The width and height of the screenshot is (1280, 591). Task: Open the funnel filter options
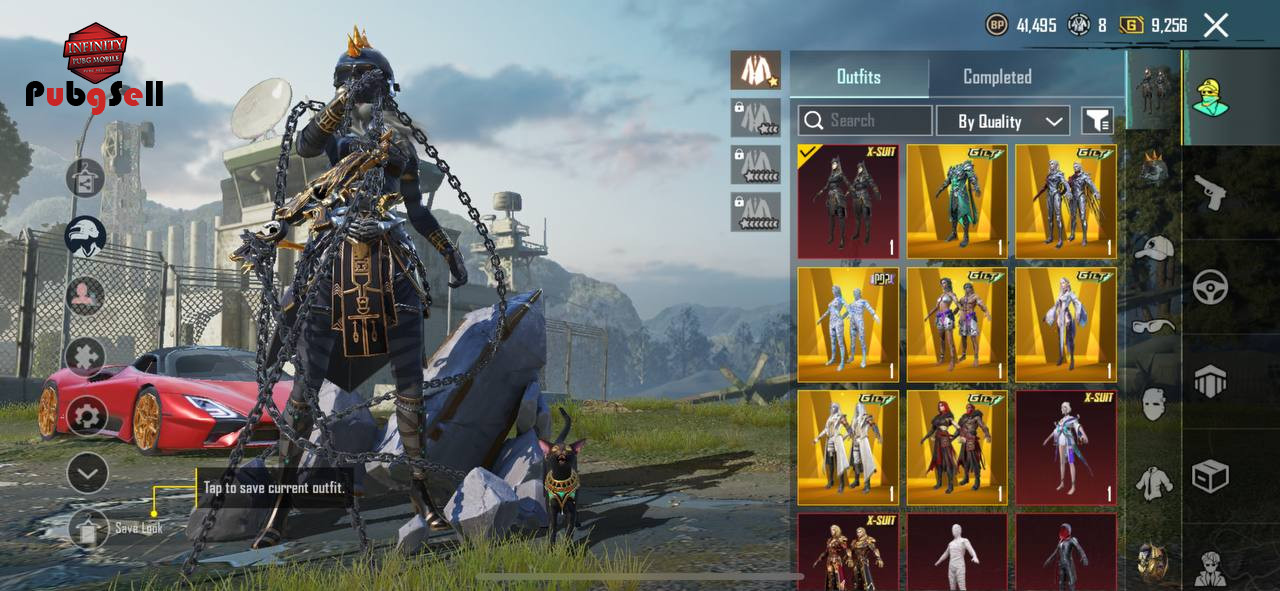pos(1097,121)
